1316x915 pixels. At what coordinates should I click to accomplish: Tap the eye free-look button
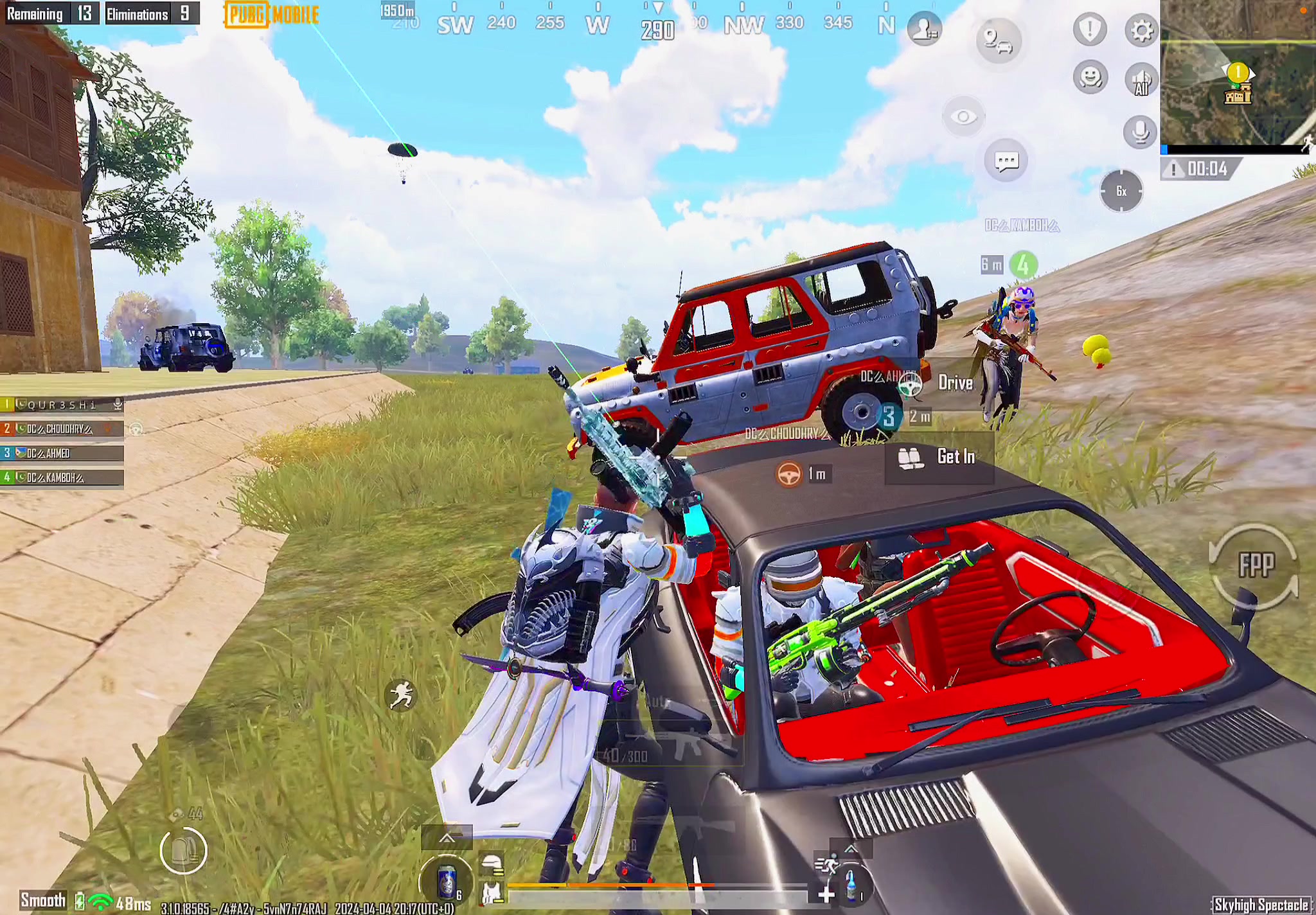tap(963, 117)
